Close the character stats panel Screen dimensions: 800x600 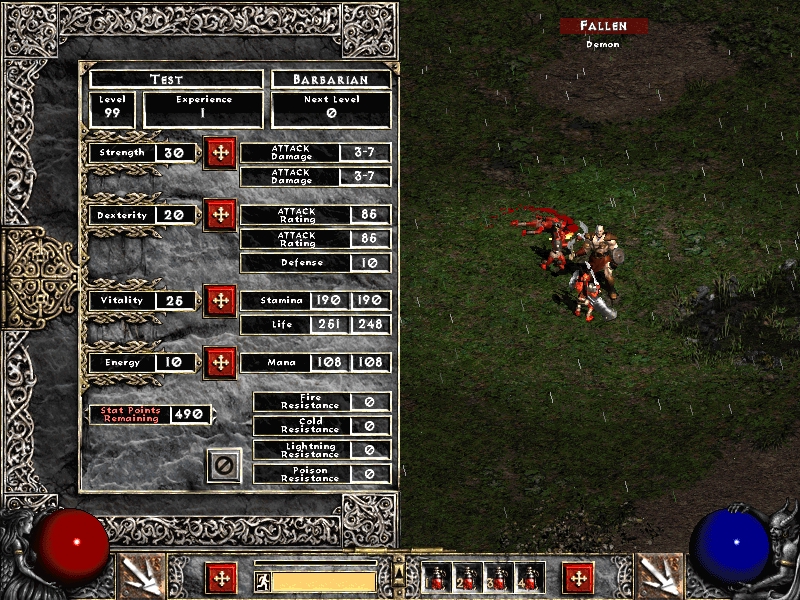tap(224, 465)
